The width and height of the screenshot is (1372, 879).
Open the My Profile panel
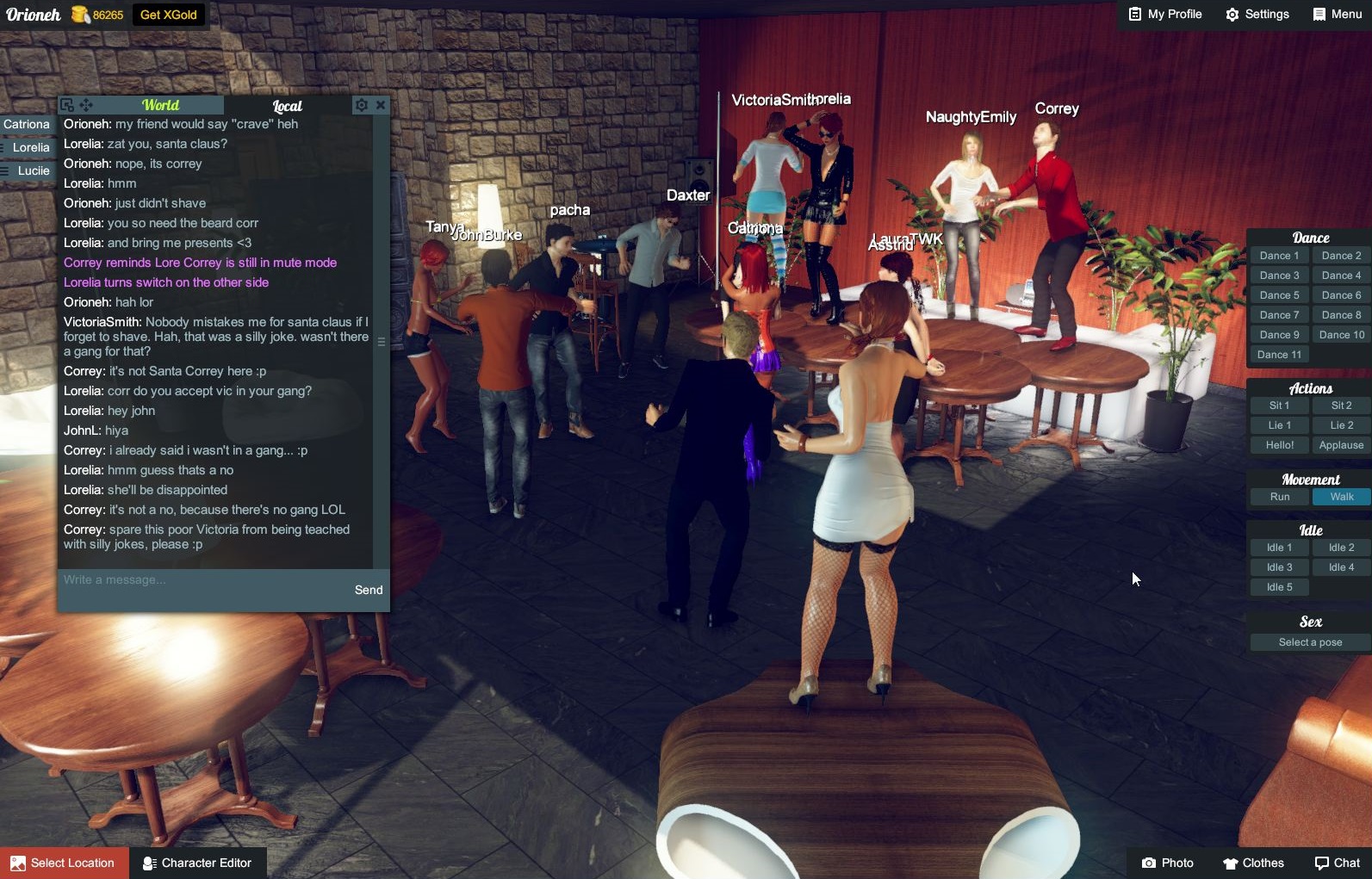(1164, 14)
